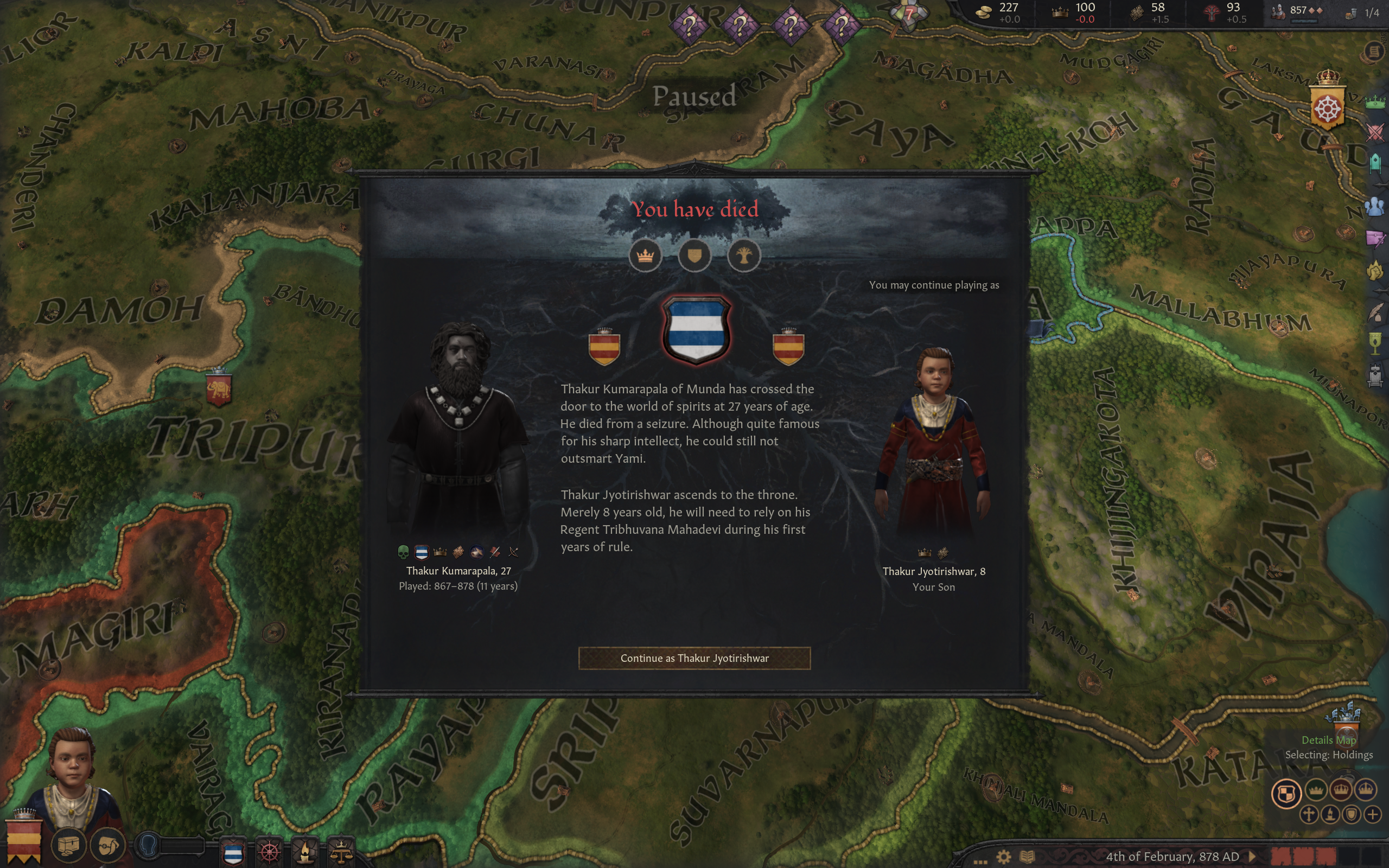The height and width of the screenshot is (868, 1389).
Task: Continue as Thakur Jyotirishwar
Action: coord(694,658)
